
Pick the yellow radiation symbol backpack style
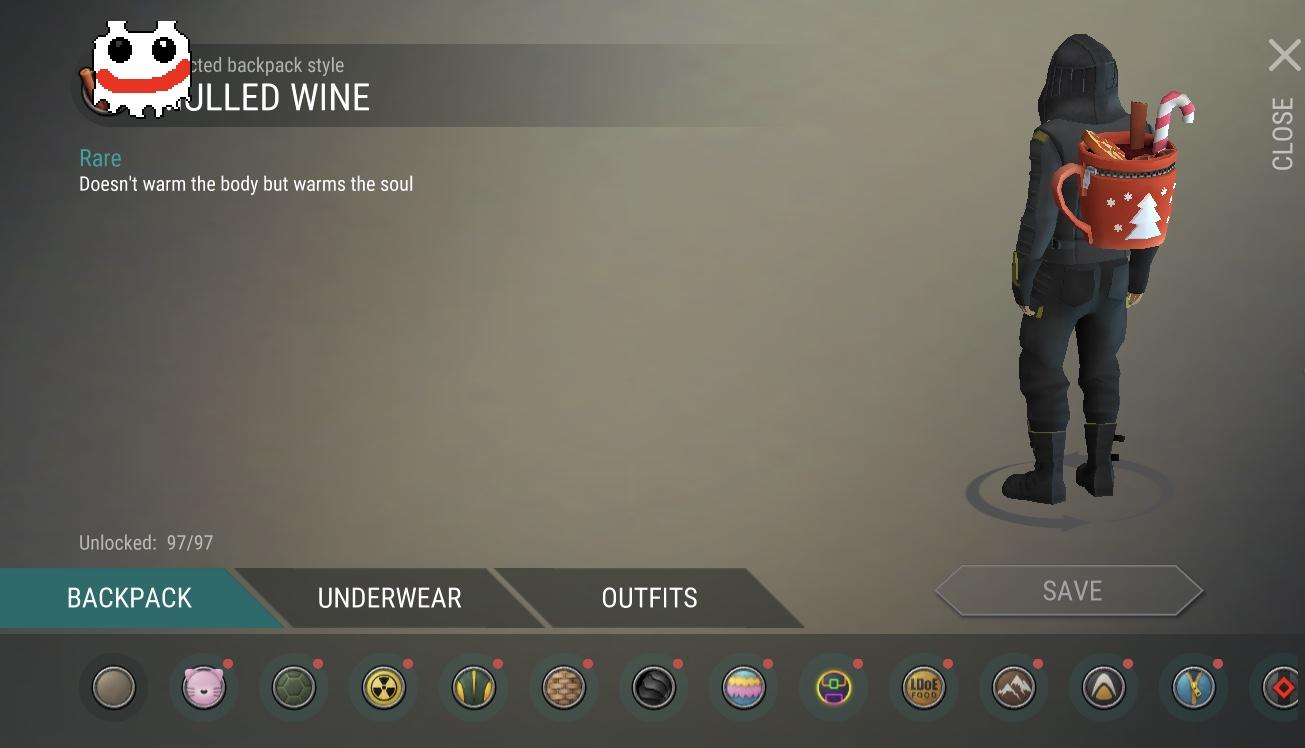(384, 688)
